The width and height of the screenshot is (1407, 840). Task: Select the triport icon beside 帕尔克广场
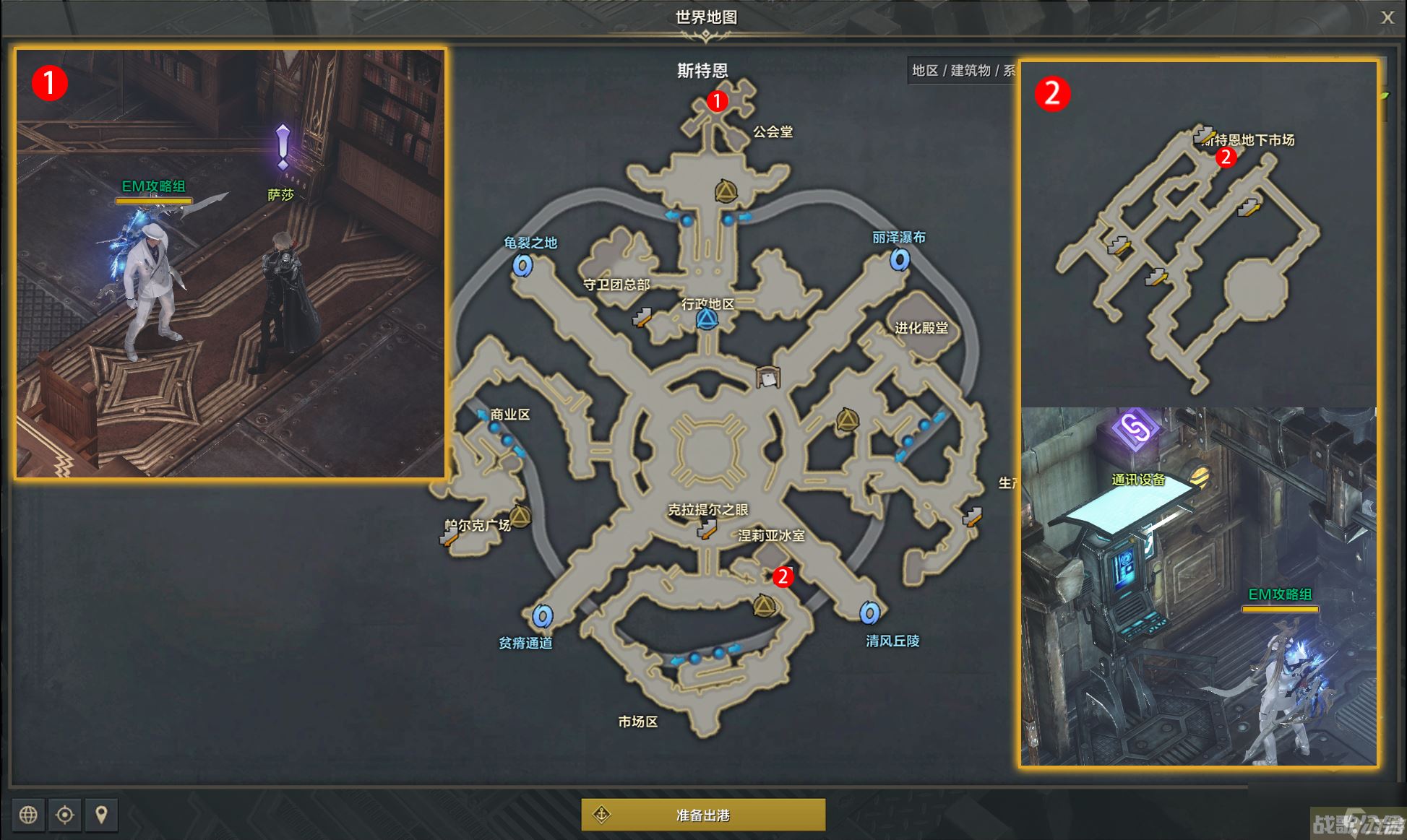(520, 516)
